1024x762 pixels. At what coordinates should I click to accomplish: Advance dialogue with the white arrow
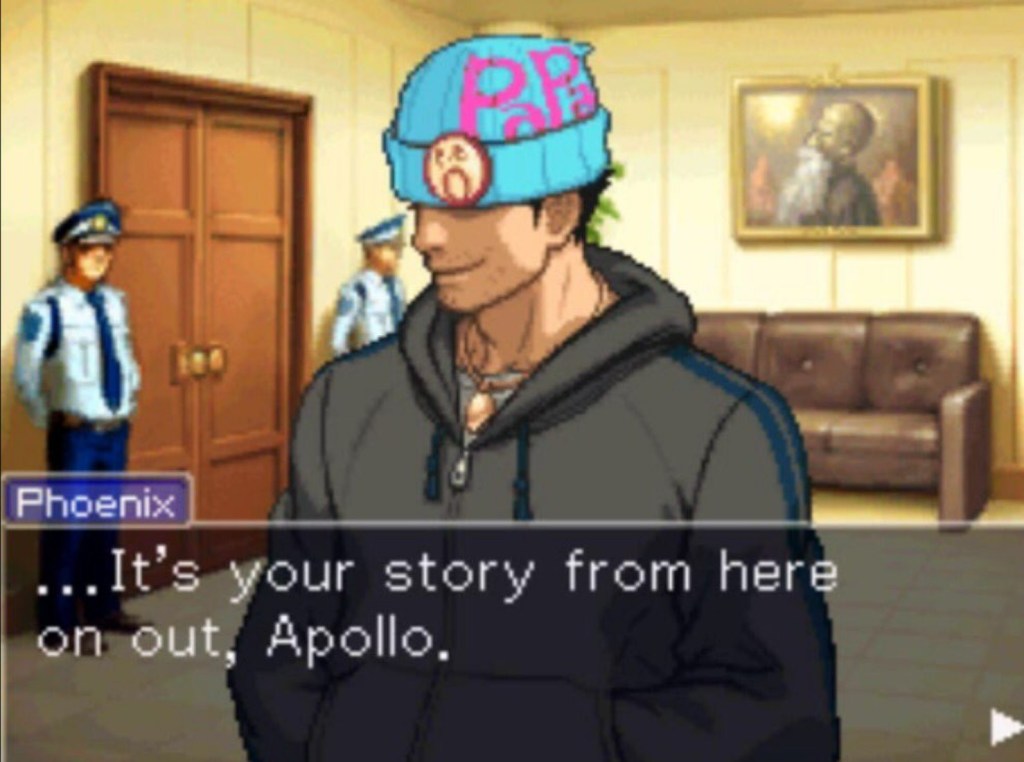coord(1005,727)
